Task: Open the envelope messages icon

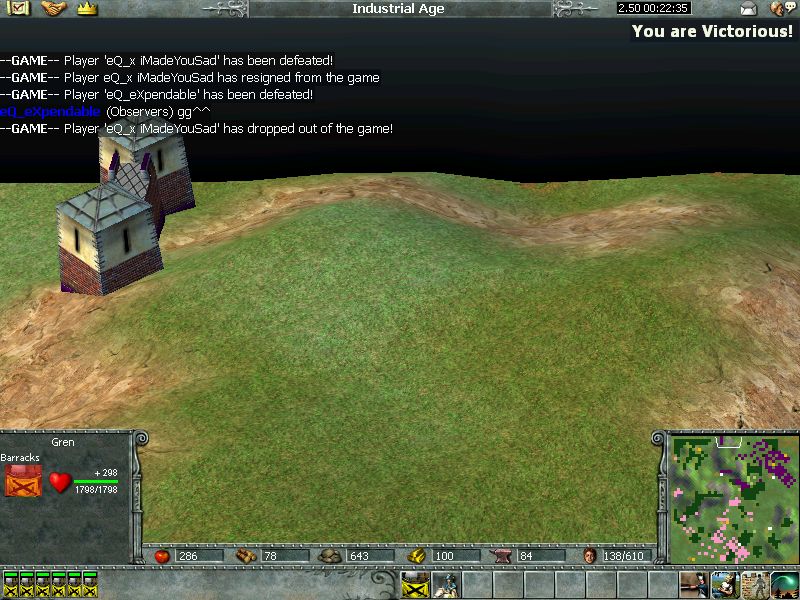Action: 748,9
